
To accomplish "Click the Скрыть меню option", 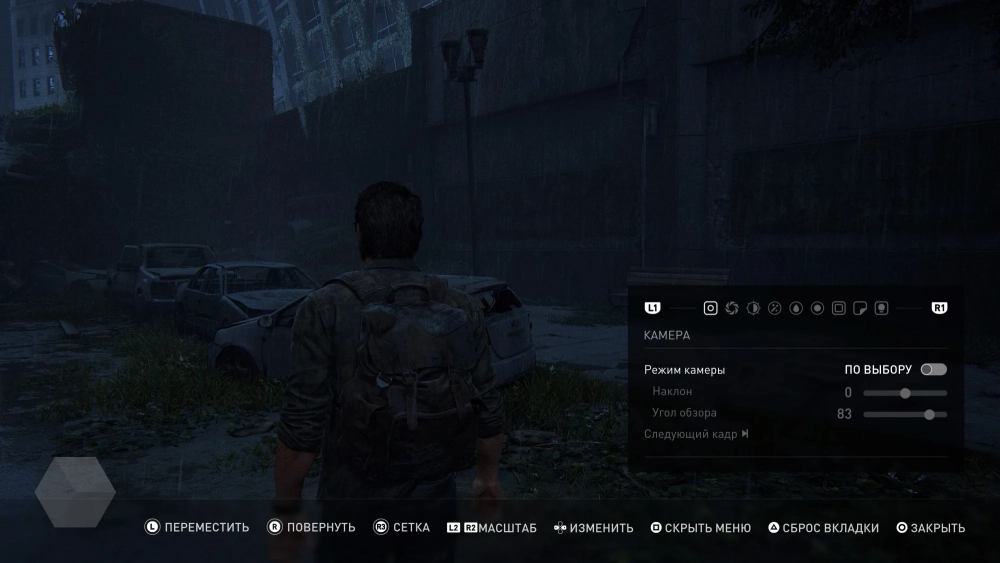I will coord(700,528).
